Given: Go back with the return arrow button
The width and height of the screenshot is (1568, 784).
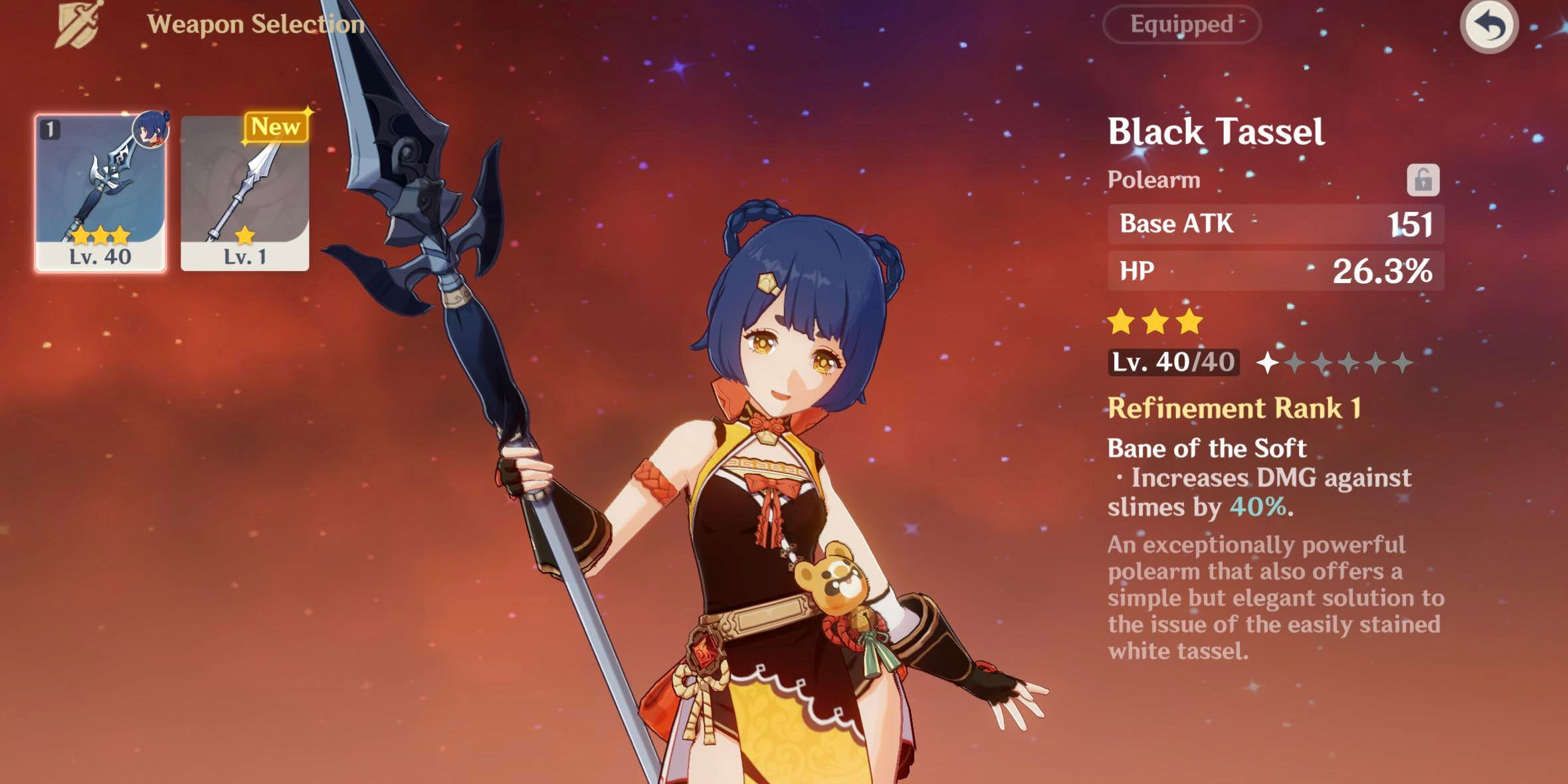Looking at the screenshot, I should 1488,27.
